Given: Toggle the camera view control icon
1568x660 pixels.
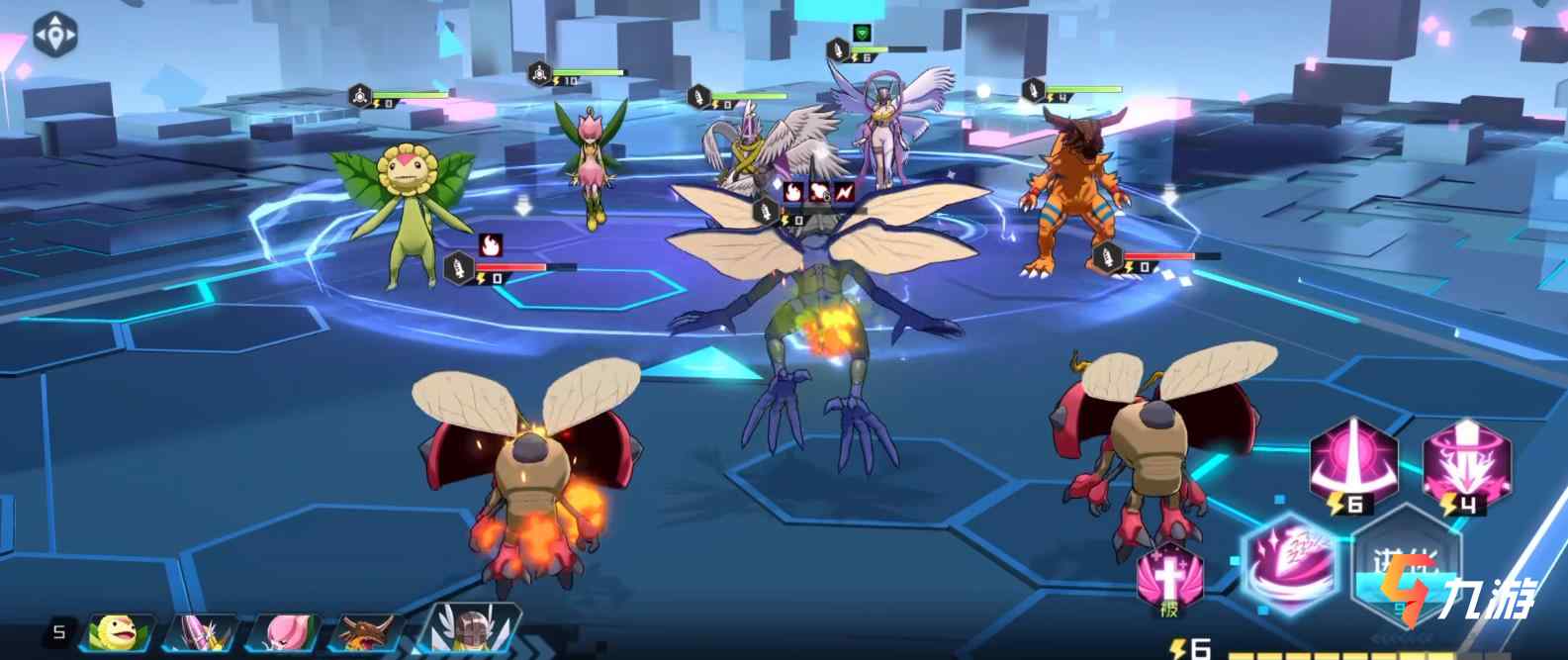Looking at the screenshot, I should 55,35.
